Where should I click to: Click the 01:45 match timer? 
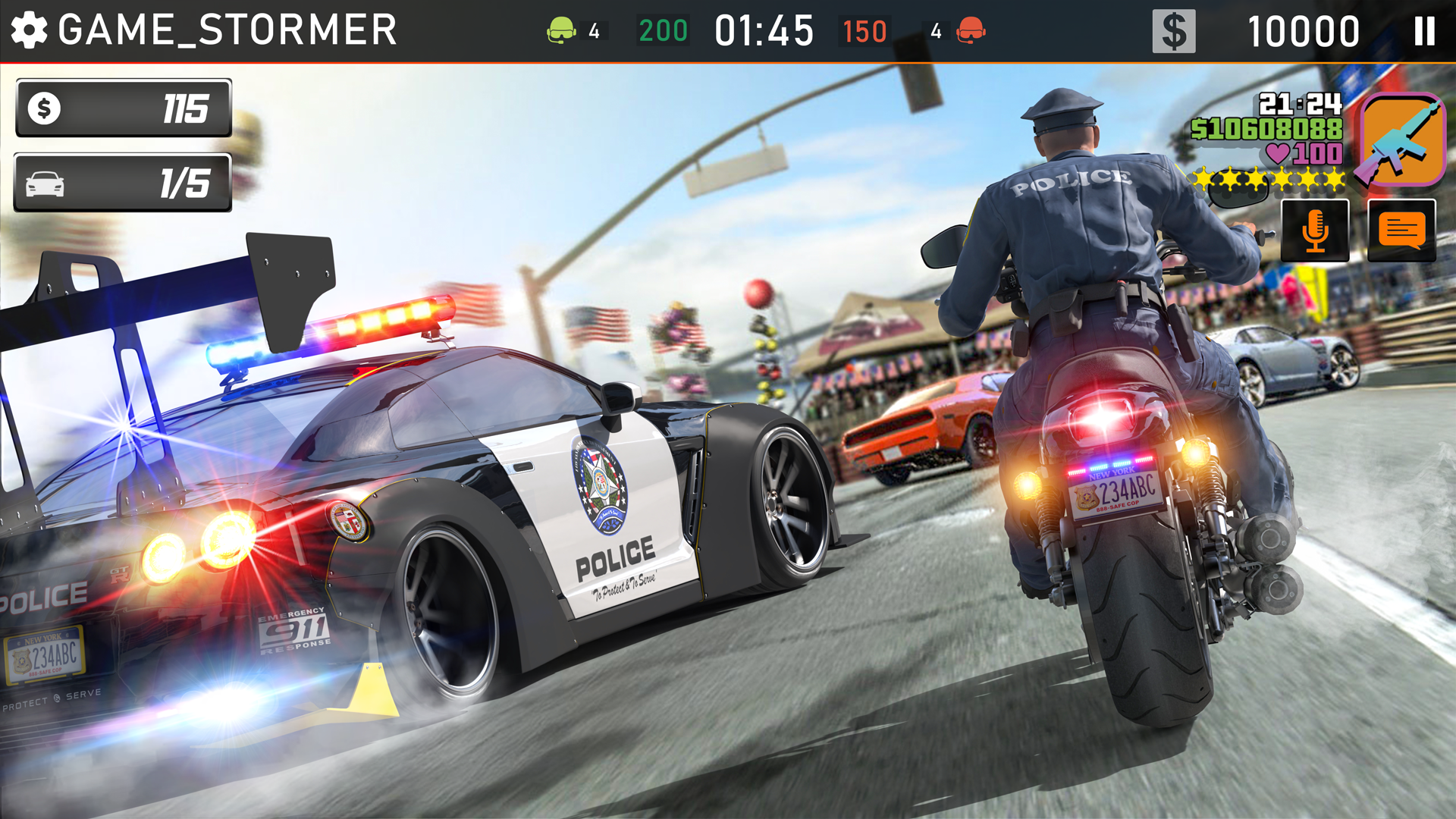click(762, 29)
